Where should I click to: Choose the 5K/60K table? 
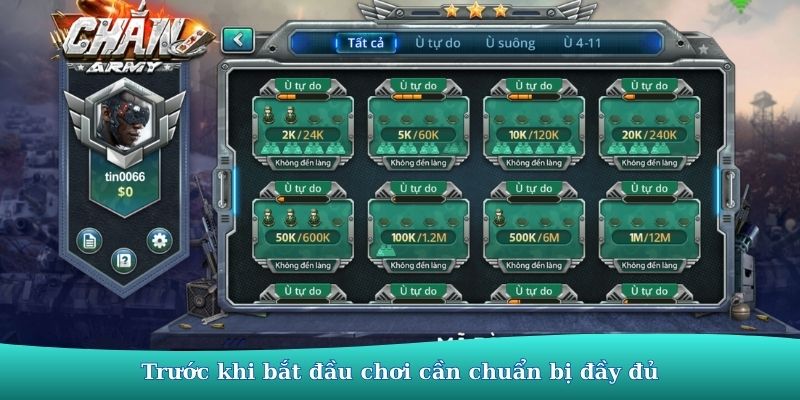click(x=418, y=127)
